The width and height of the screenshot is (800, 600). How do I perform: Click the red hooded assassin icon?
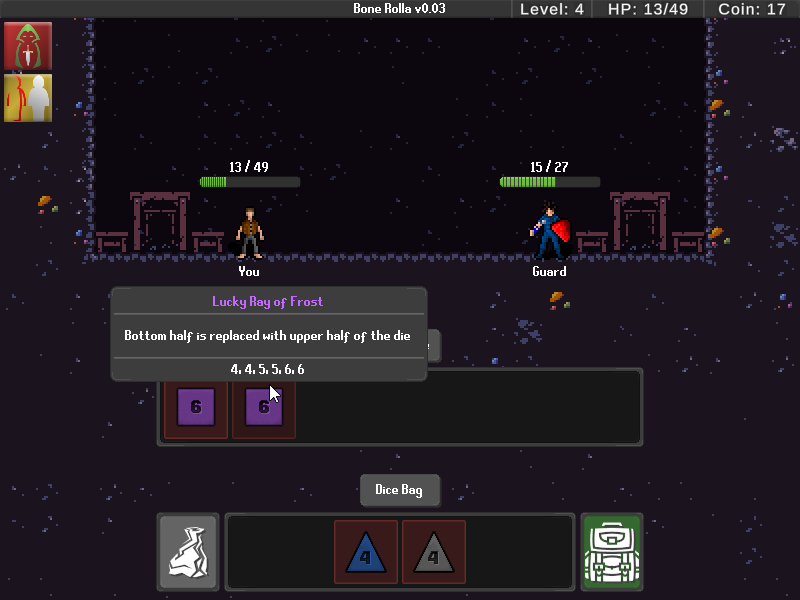pyautogui.click(x=28, y=45)
